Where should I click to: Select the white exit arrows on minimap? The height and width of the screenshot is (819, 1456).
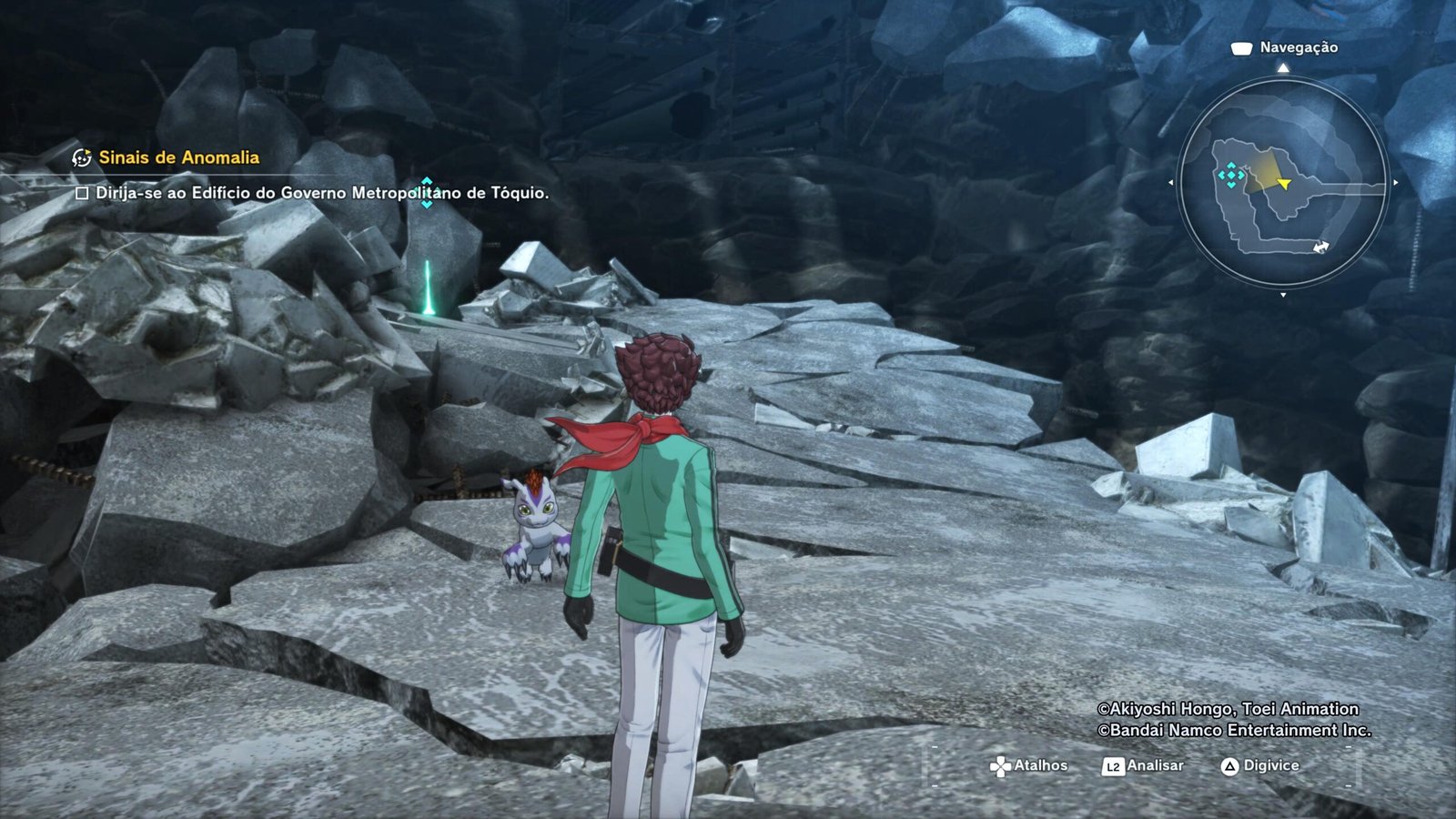coord(1320,247)
